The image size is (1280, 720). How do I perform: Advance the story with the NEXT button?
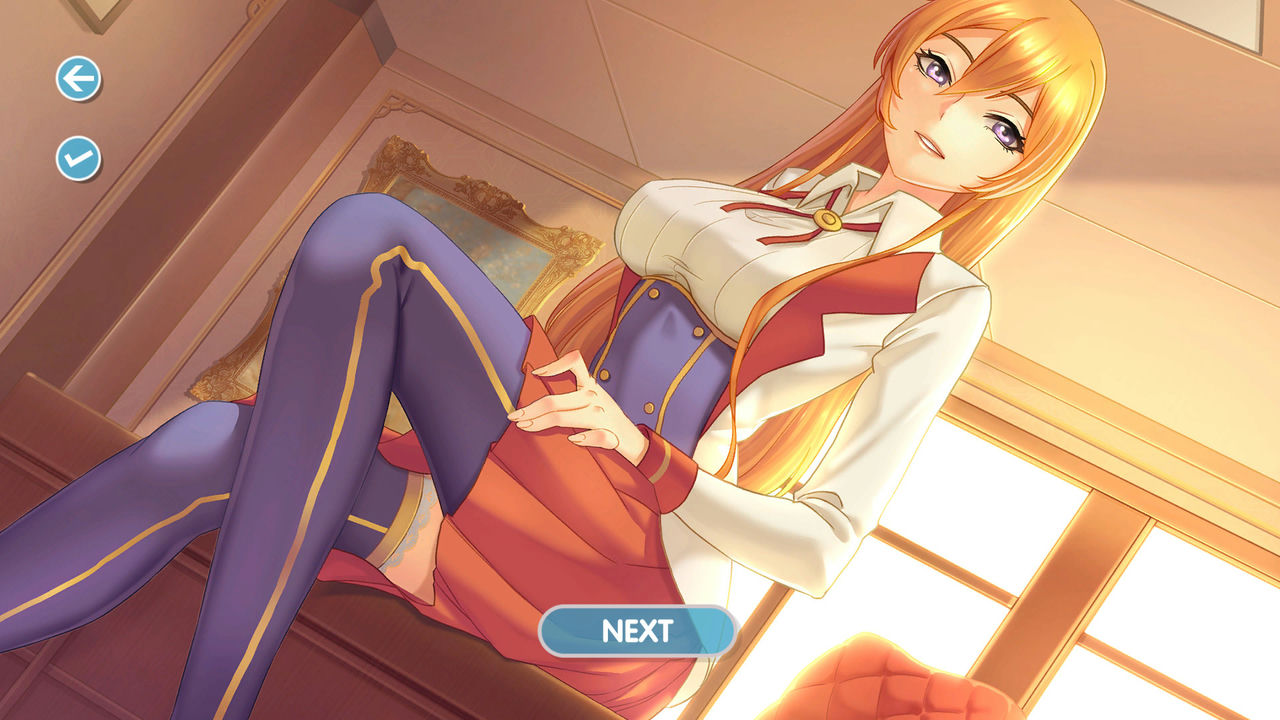click(639, 631)
